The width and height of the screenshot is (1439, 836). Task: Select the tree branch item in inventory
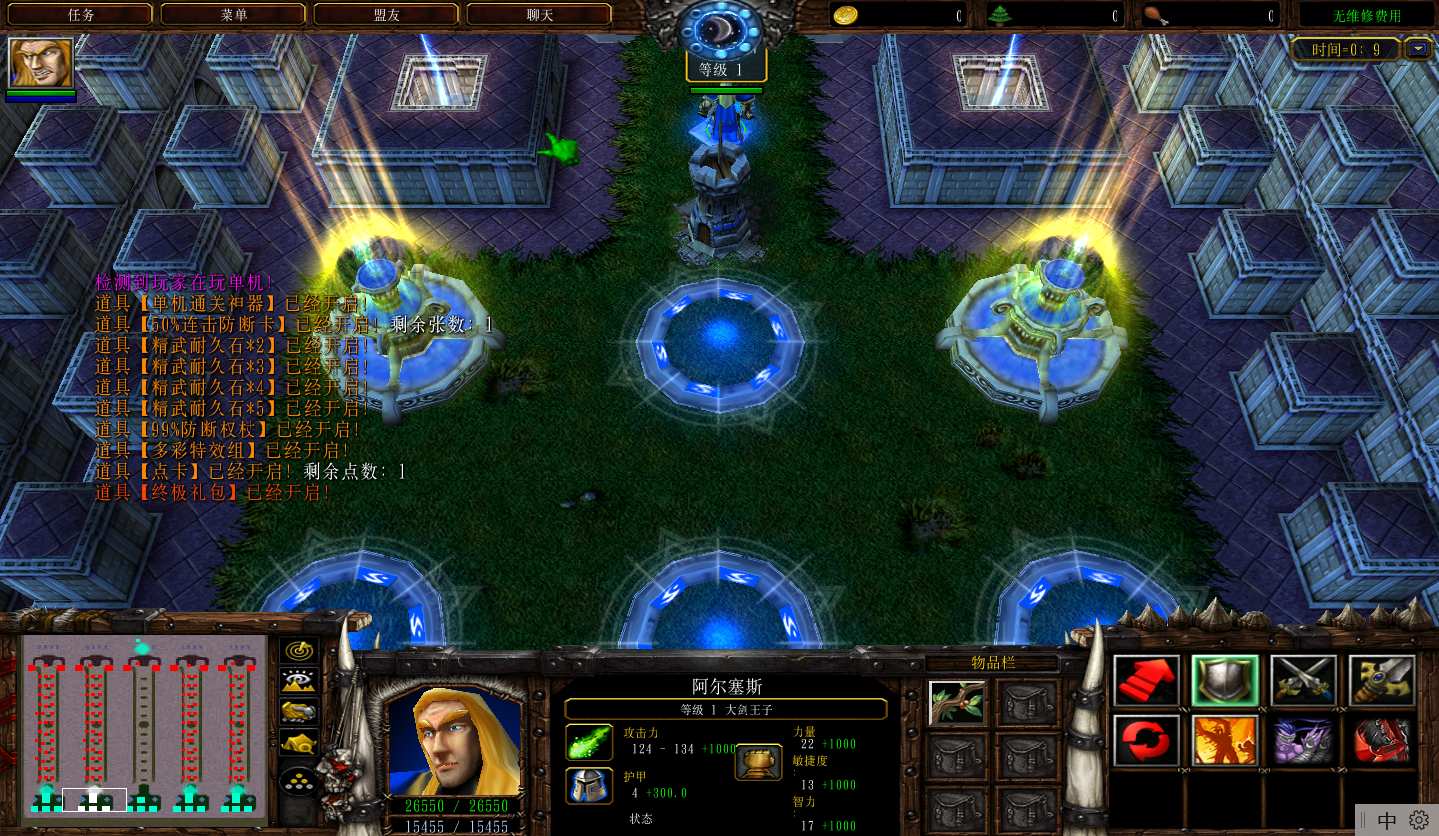click(x=957, y=702)
